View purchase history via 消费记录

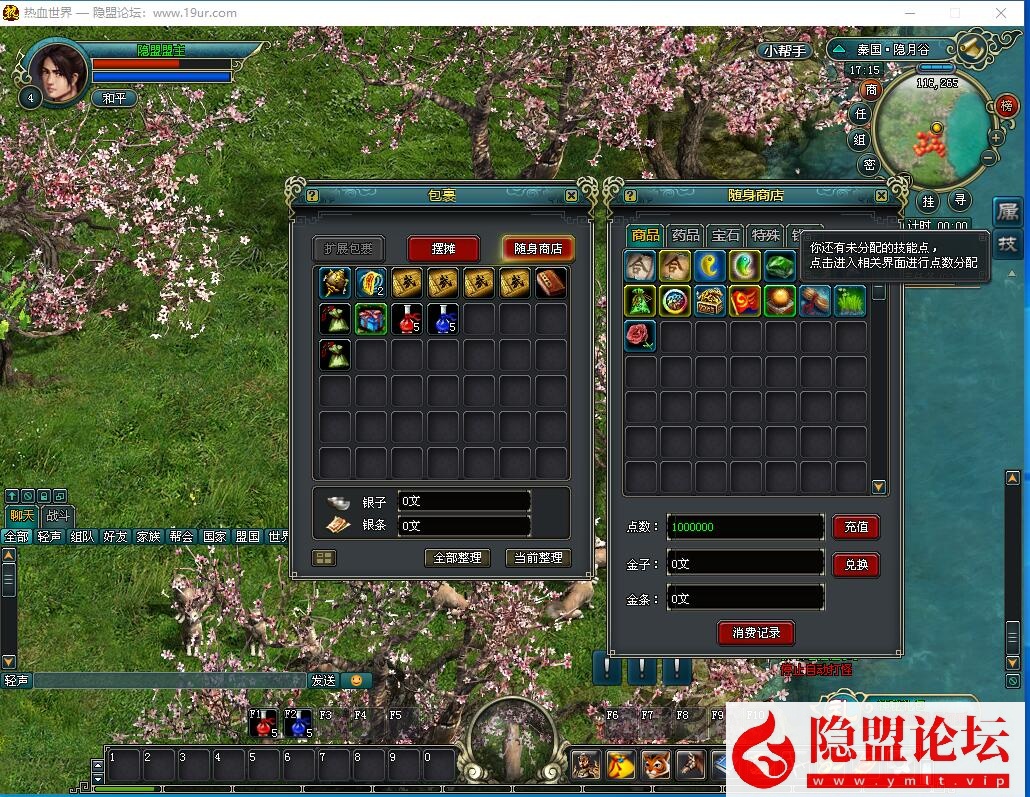coord(756,632)
